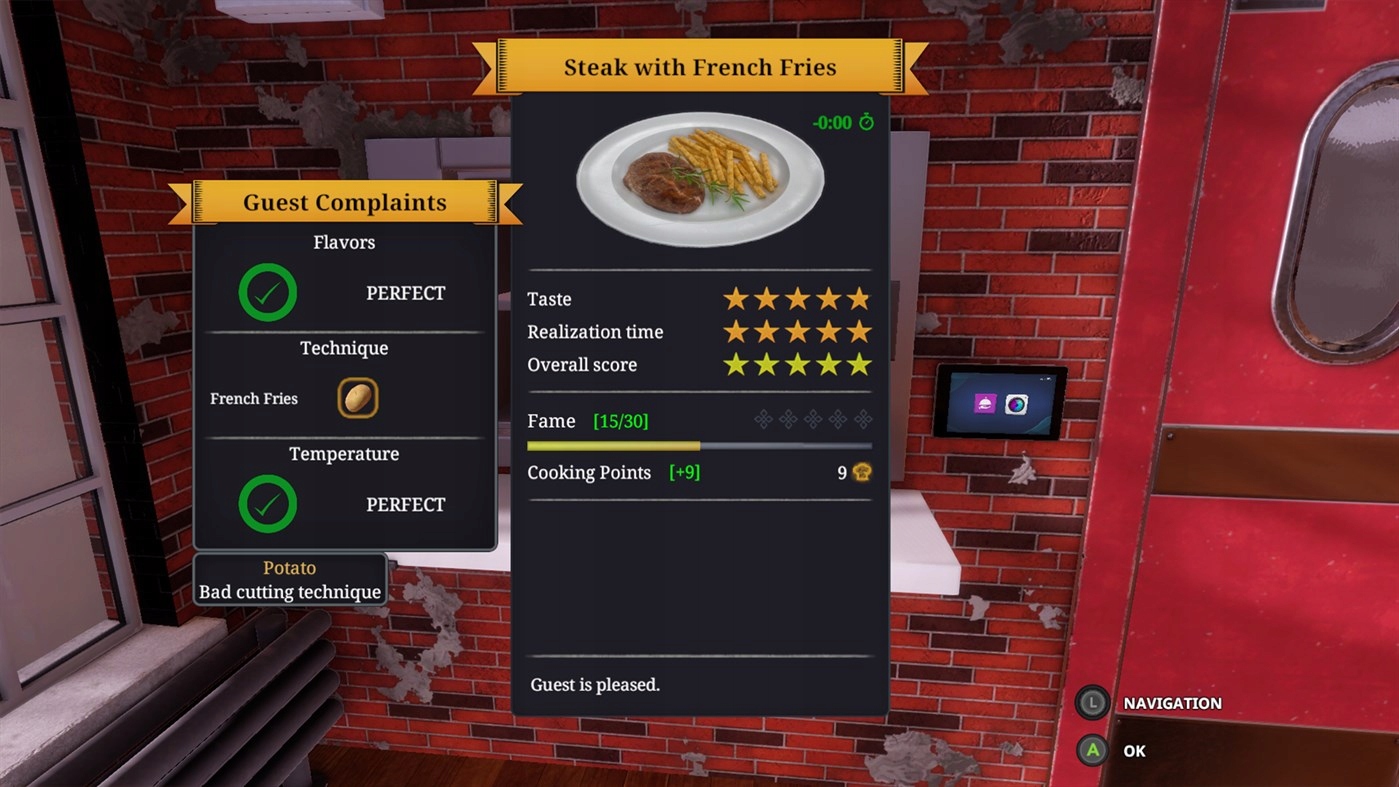This screenshot has height=787, width=1399.
Task: Click the plated steak dish image
Action: click(x=700, y=178)
